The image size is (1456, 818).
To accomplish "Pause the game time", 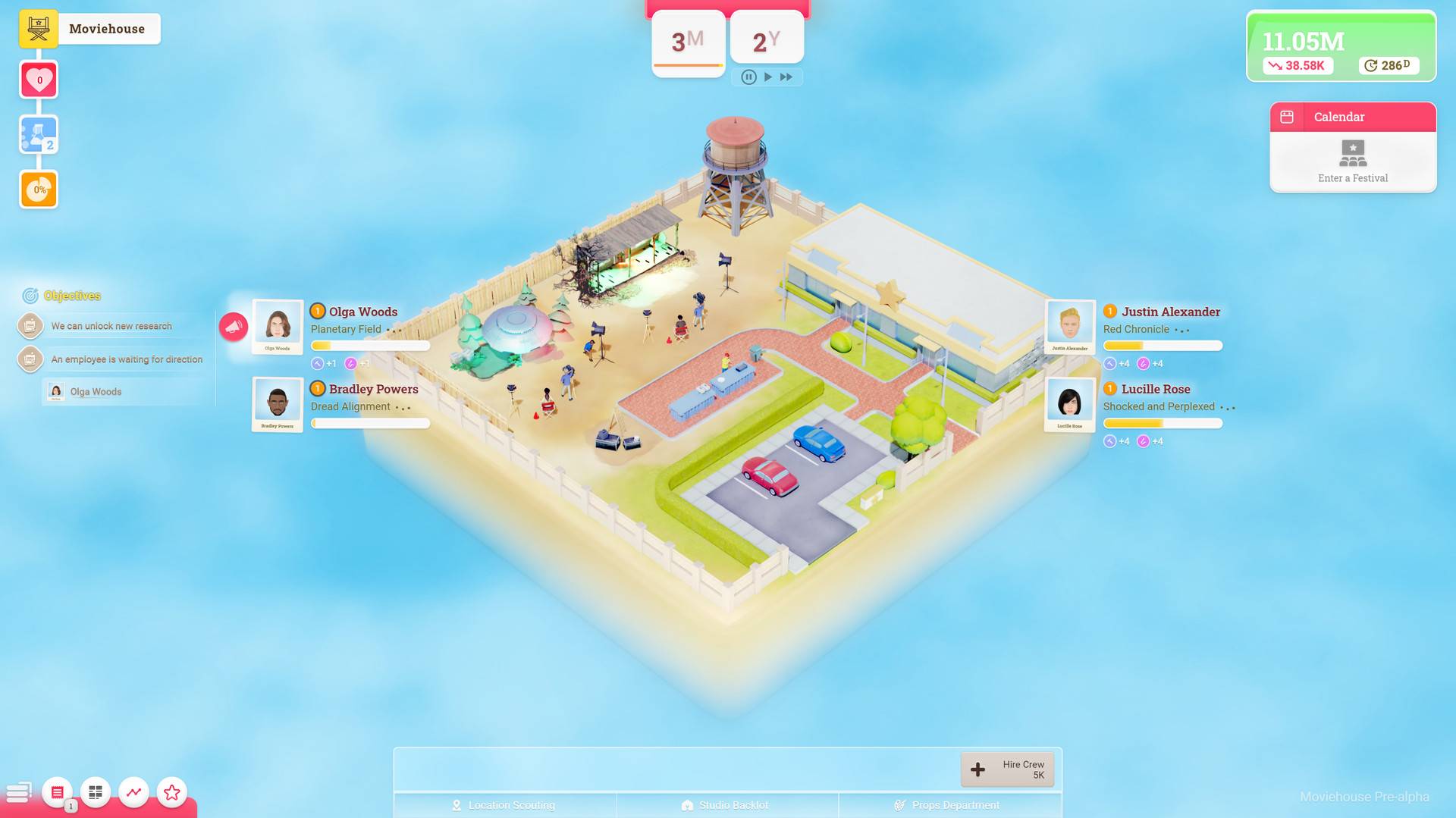I will (x=748, y=77).
